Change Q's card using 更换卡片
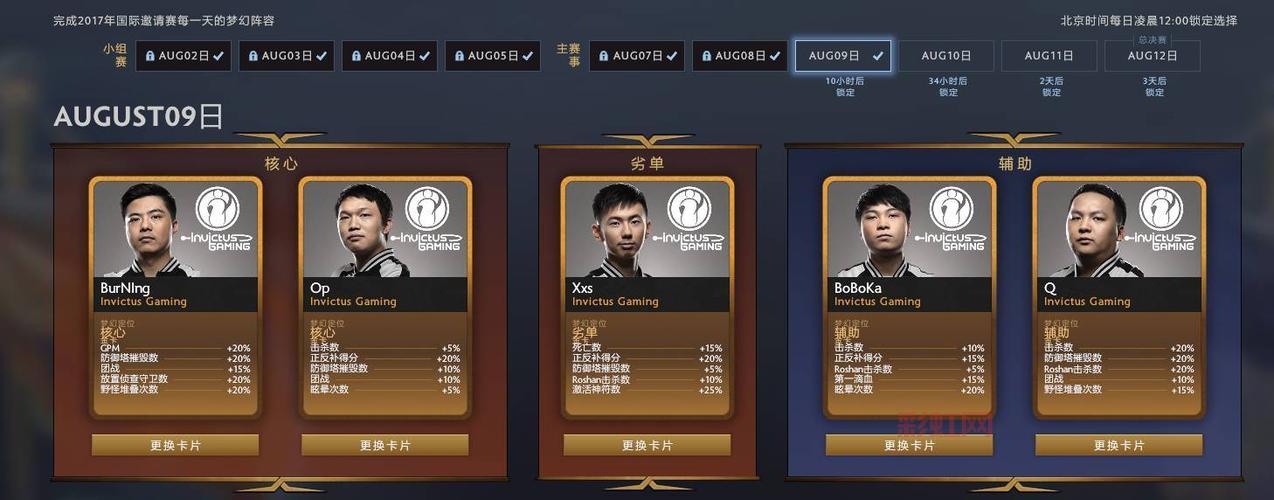The height and width of the screenshot is (500, 1274). tap(1119, 445)
